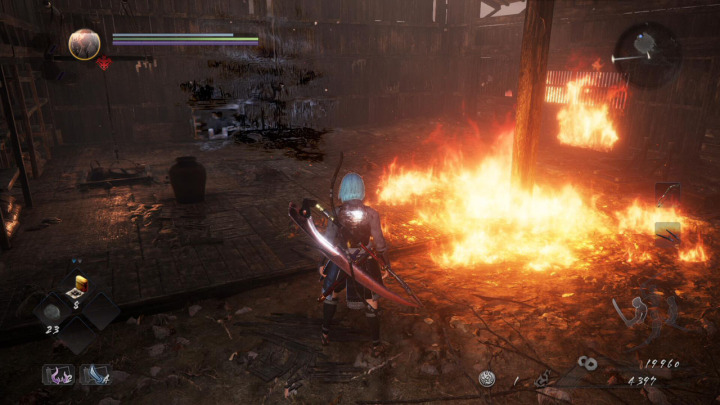Select the arrow ammo slot
The height and width of the screenshot is (405, 720).
point(667,231)
